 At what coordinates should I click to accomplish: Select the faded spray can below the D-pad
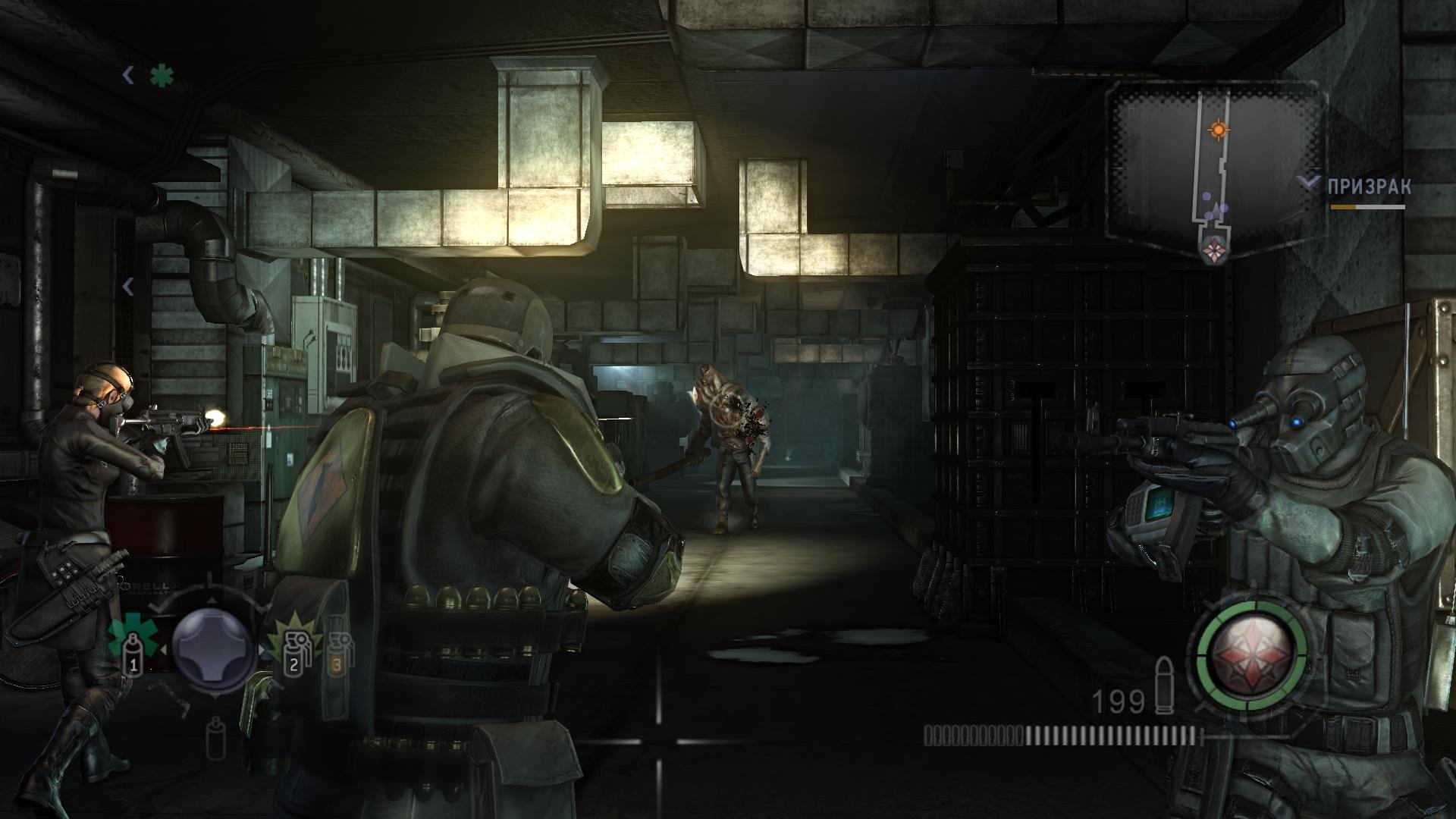215,738
